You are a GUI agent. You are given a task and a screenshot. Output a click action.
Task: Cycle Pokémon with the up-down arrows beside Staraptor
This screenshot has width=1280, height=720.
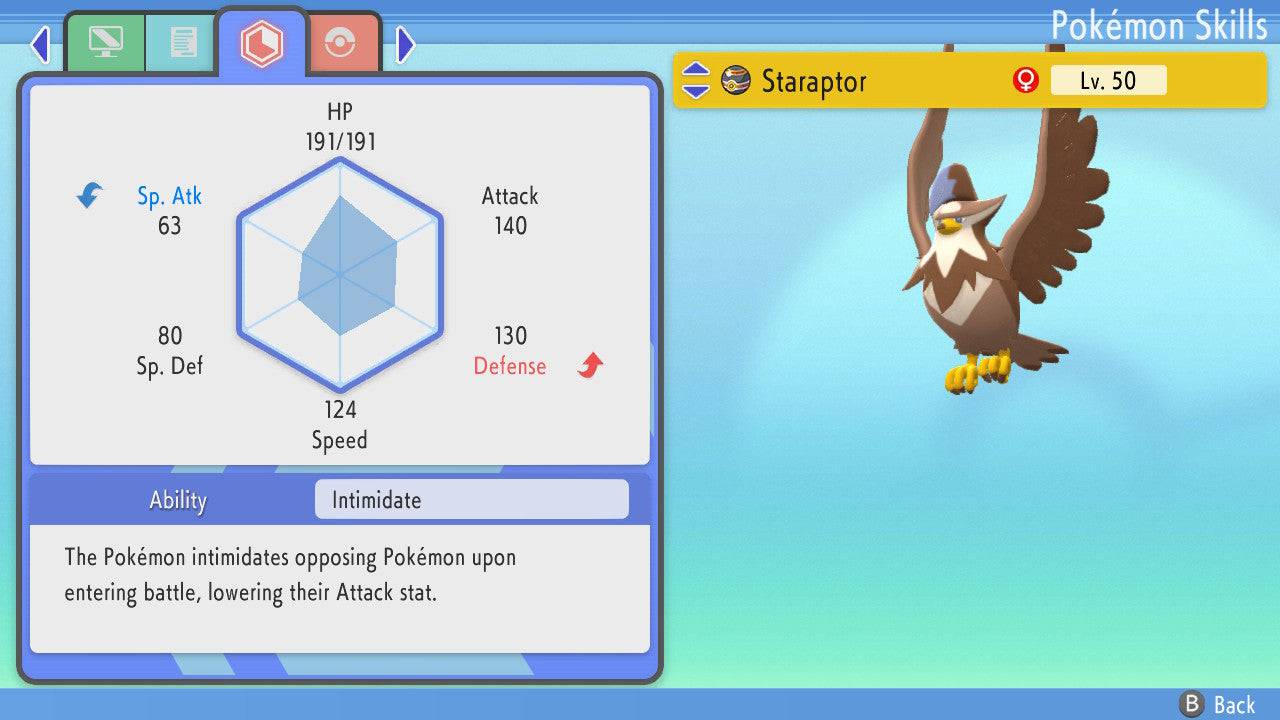pyautogui.click(x=695, y=81)
